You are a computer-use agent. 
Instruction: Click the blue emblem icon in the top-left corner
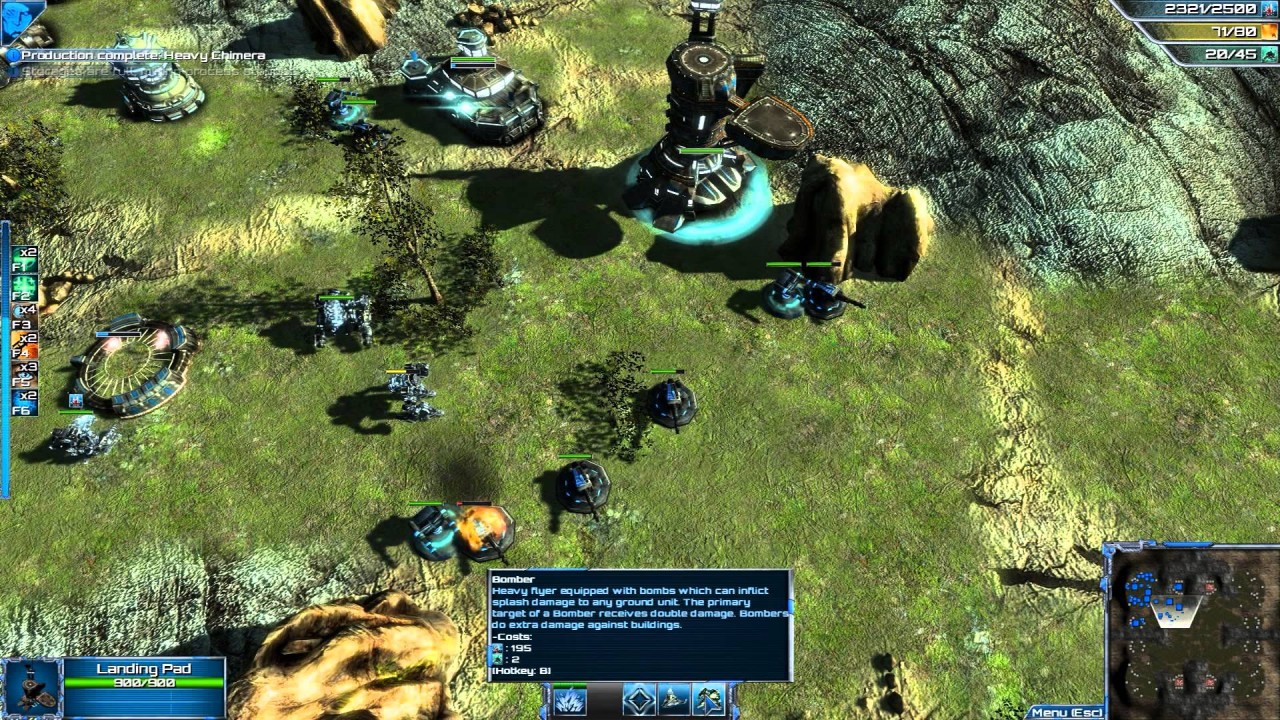22,20
